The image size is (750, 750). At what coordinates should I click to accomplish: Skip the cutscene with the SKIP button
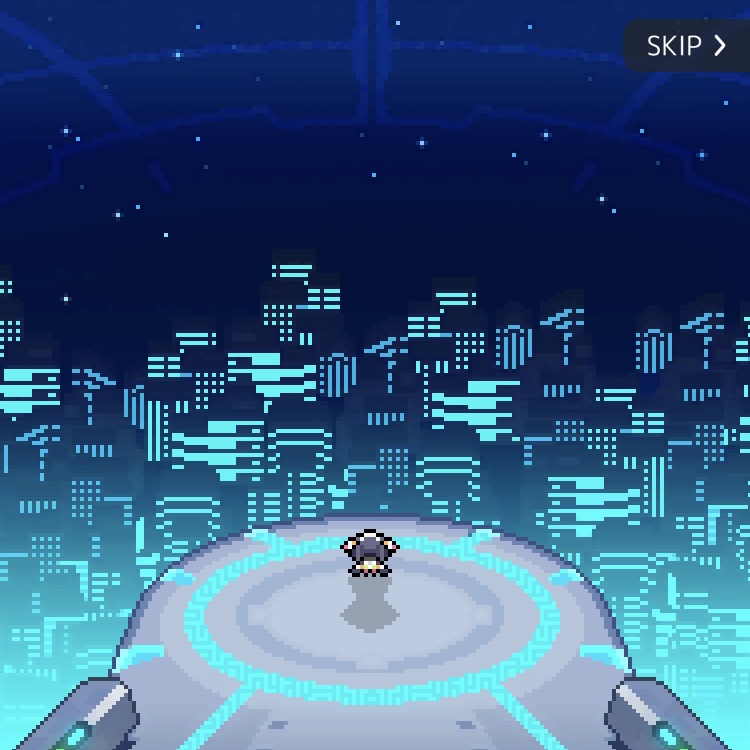[x=686, y=46]
